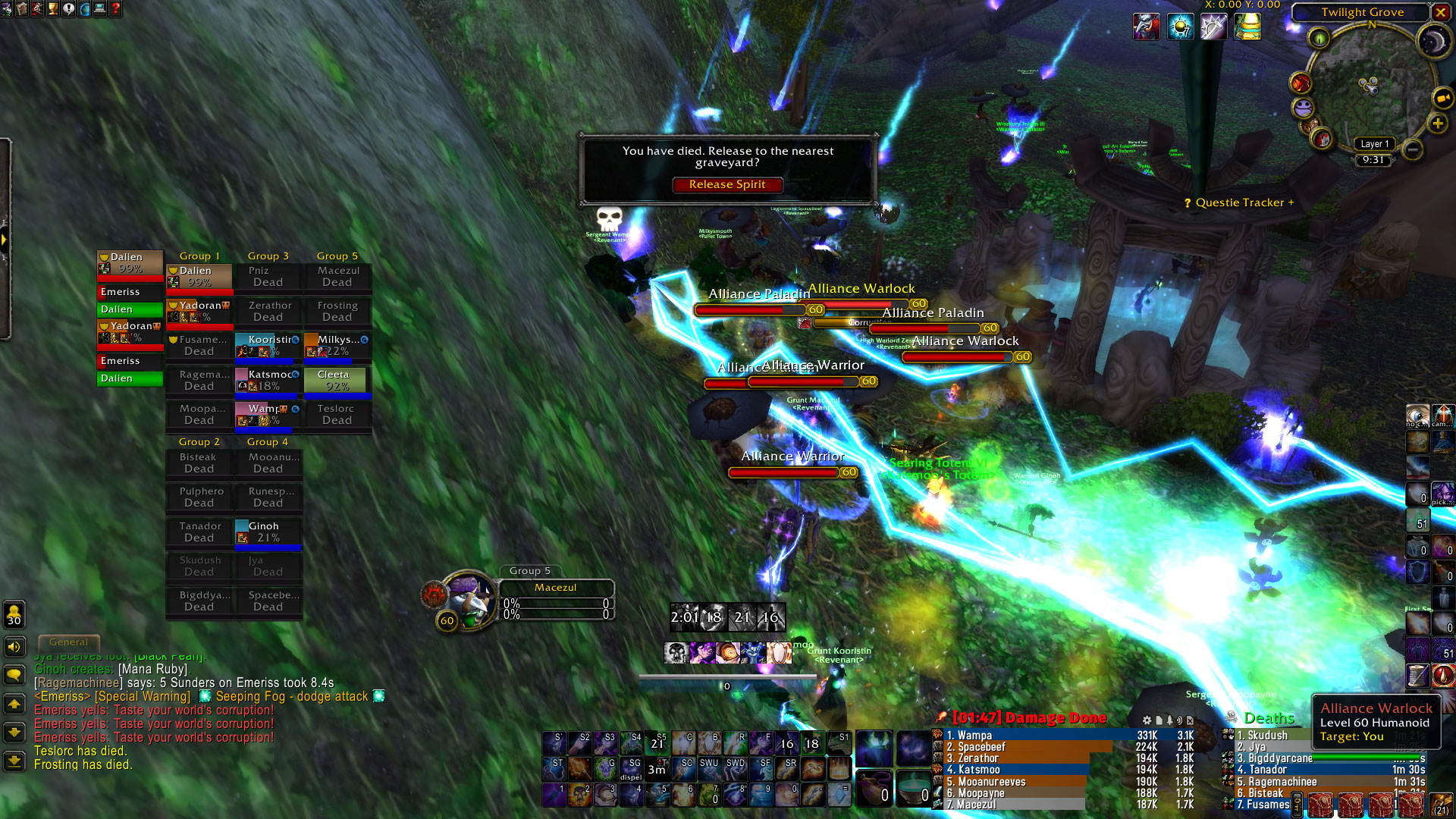Jump the chat log to the bottom
The height and width of the screenshot is (819, 1456).
coord(14,761)
